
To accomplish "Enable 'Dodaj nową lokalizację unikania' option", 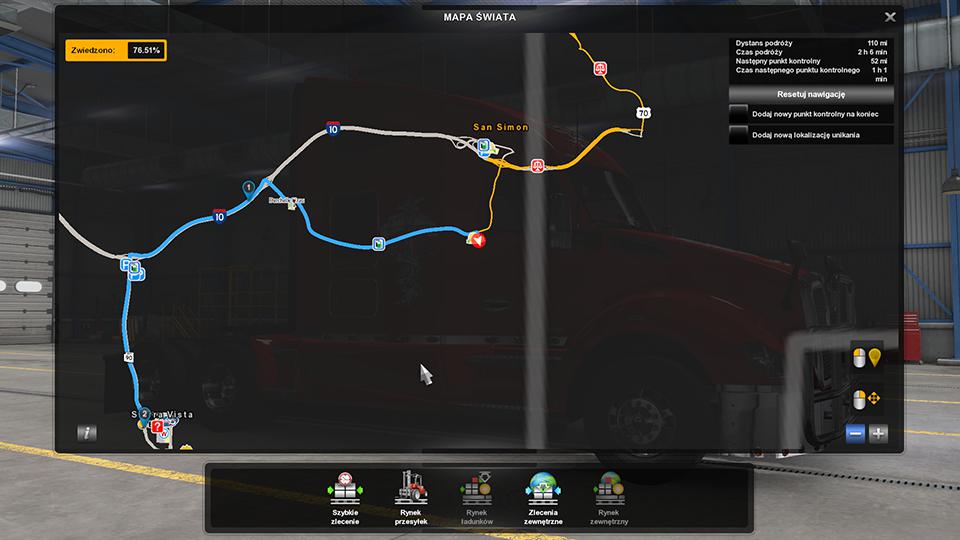I will point(739,135).
